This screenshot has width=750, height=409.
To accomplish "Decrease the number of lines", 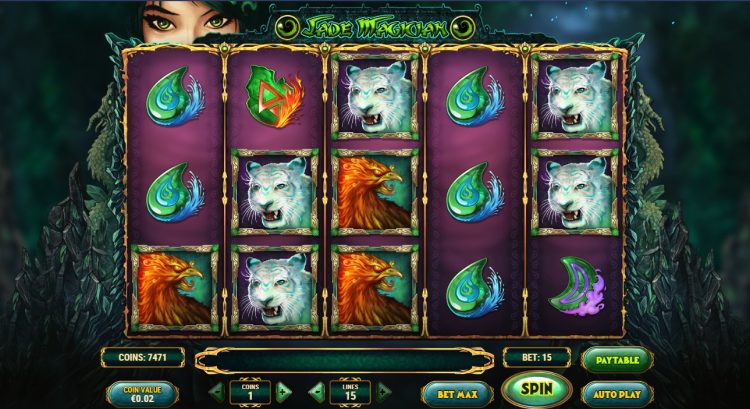I will coord(316,392).
